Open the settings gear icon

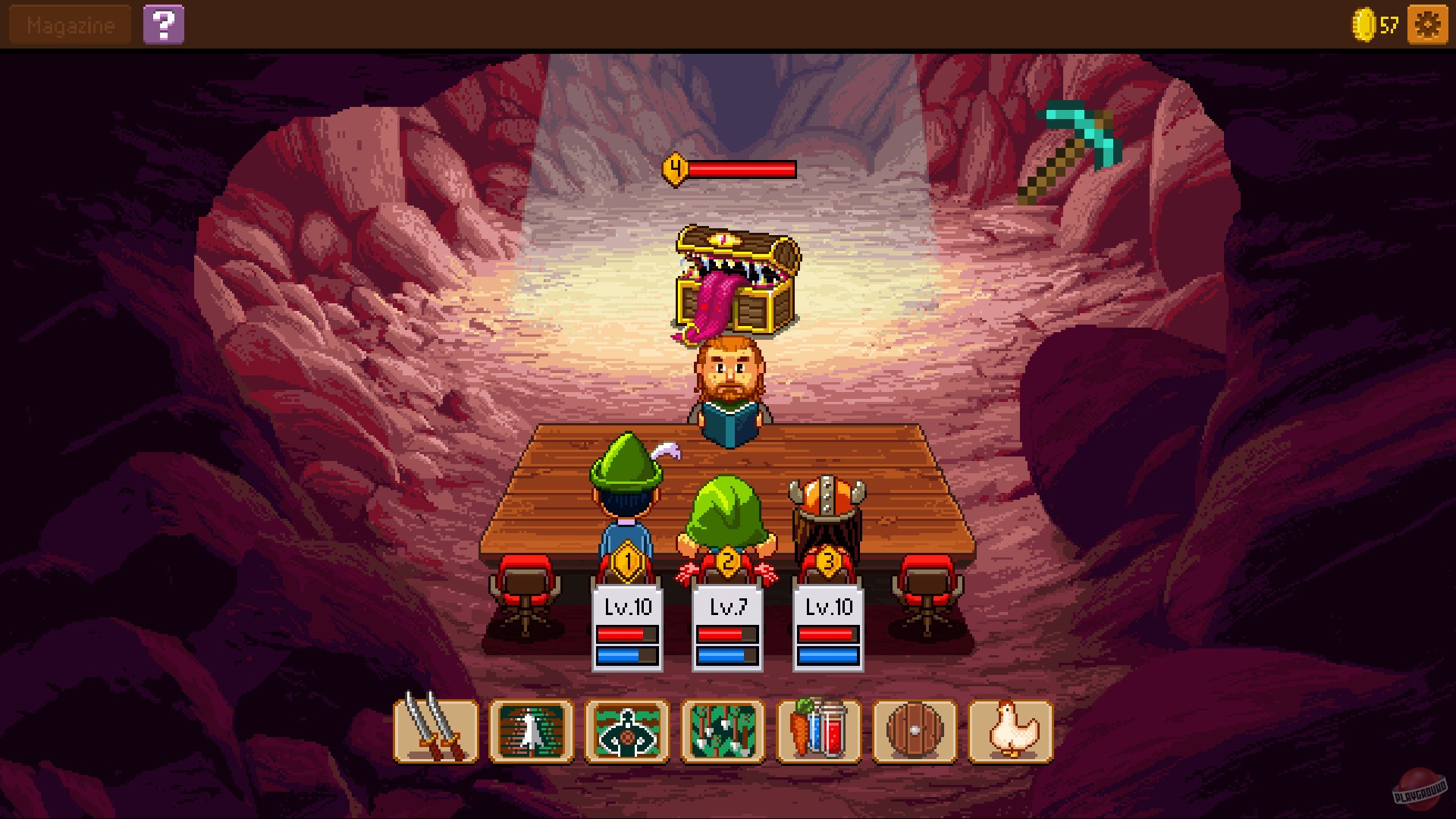(1426, 24)
